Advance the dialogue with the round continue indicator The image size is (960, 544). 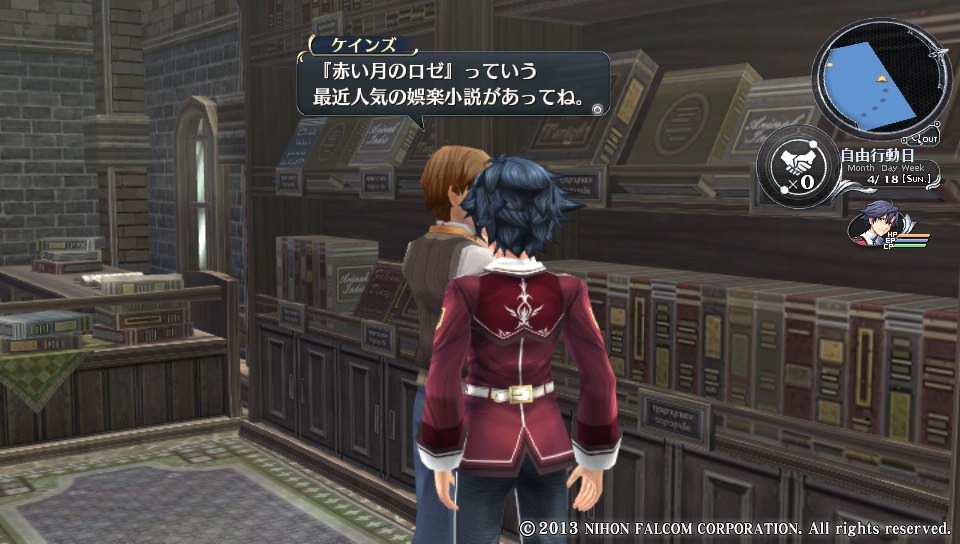pyautogui.click(x=596, y=109)
